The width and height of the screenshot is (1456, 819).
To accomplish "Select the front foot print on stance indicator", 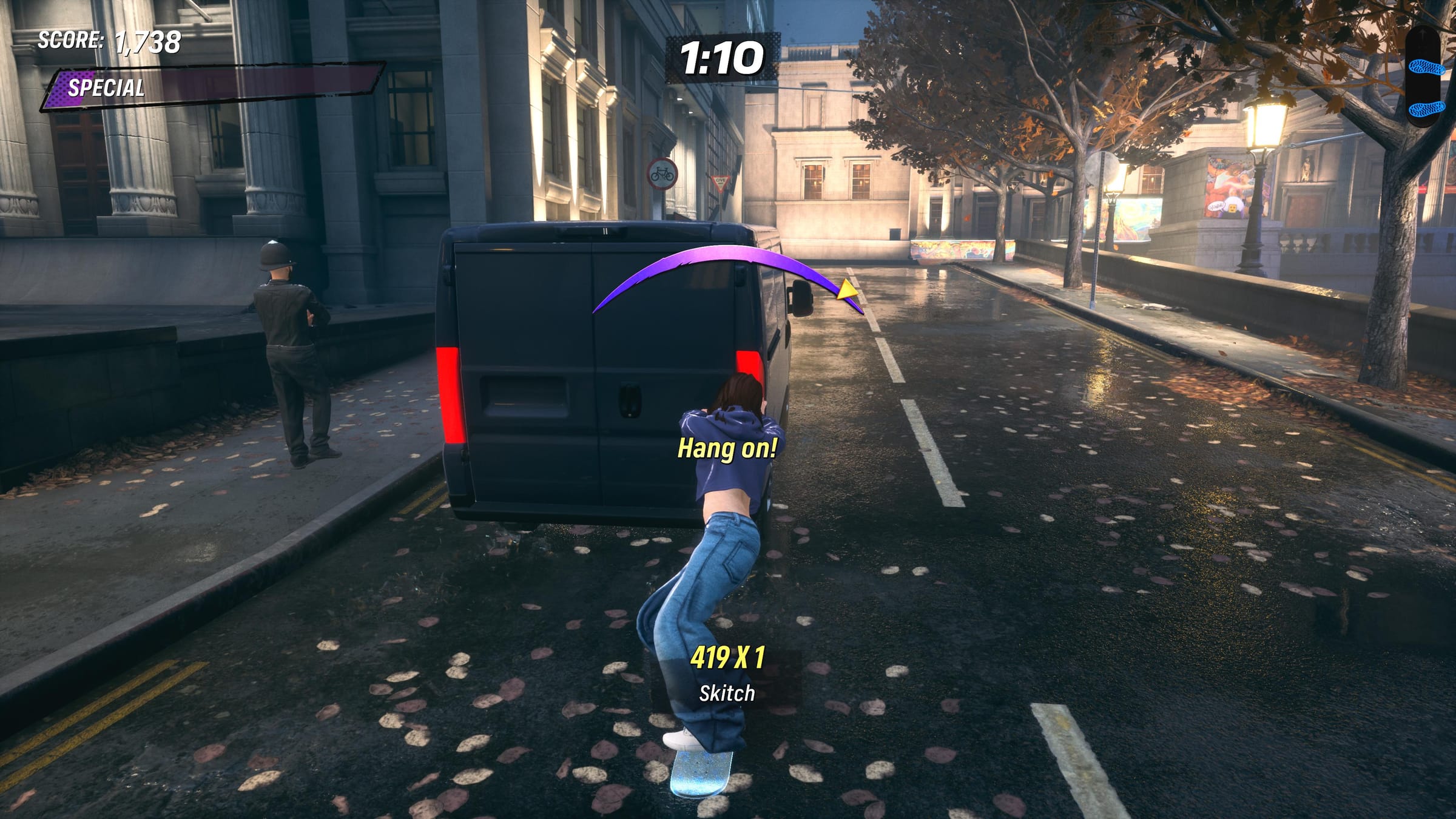I will coord(1427,67).
